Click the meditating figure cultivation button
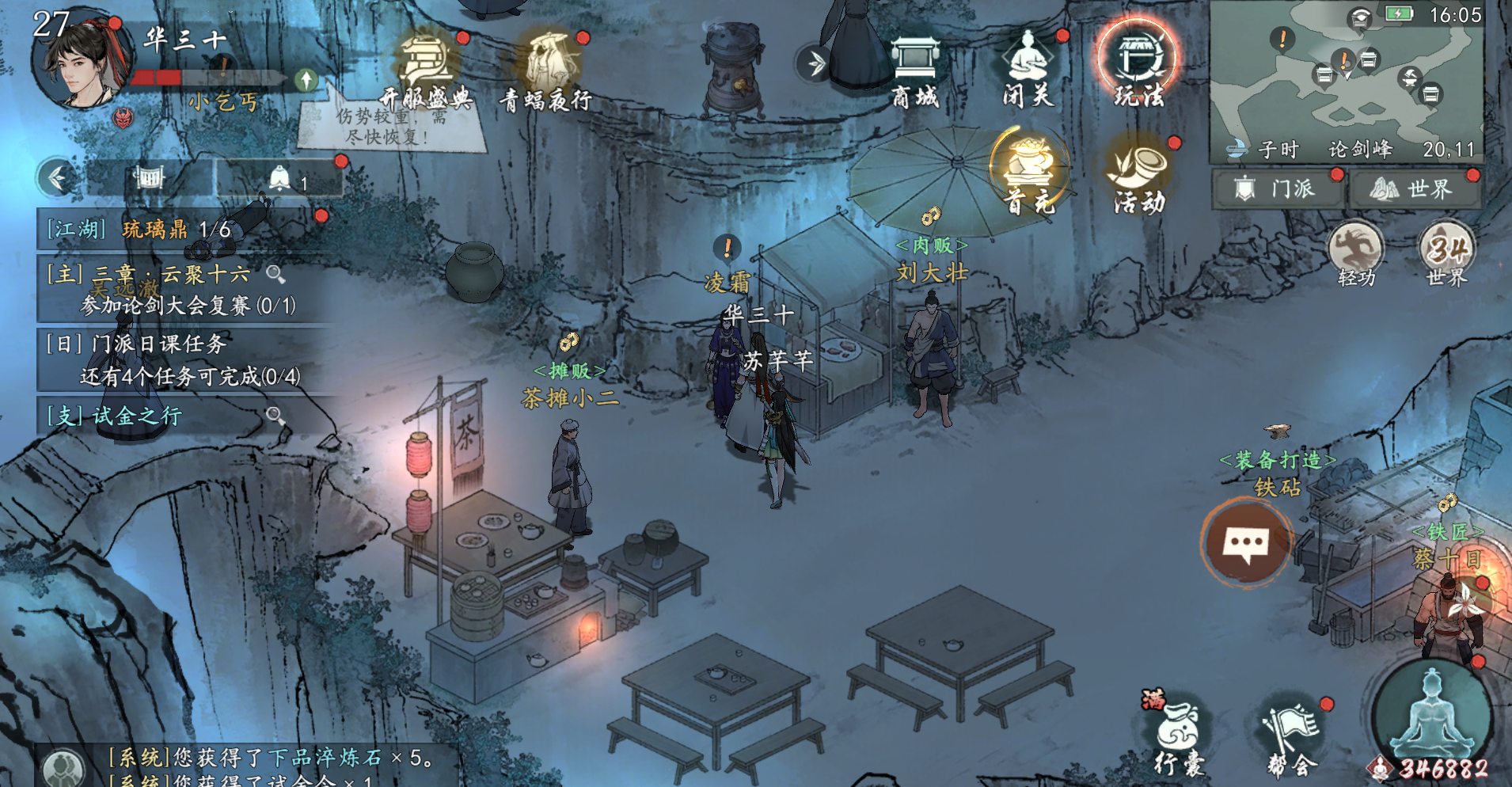Screen dimensions: 1512x787 pyautogui.click(x=1431, y=713)
